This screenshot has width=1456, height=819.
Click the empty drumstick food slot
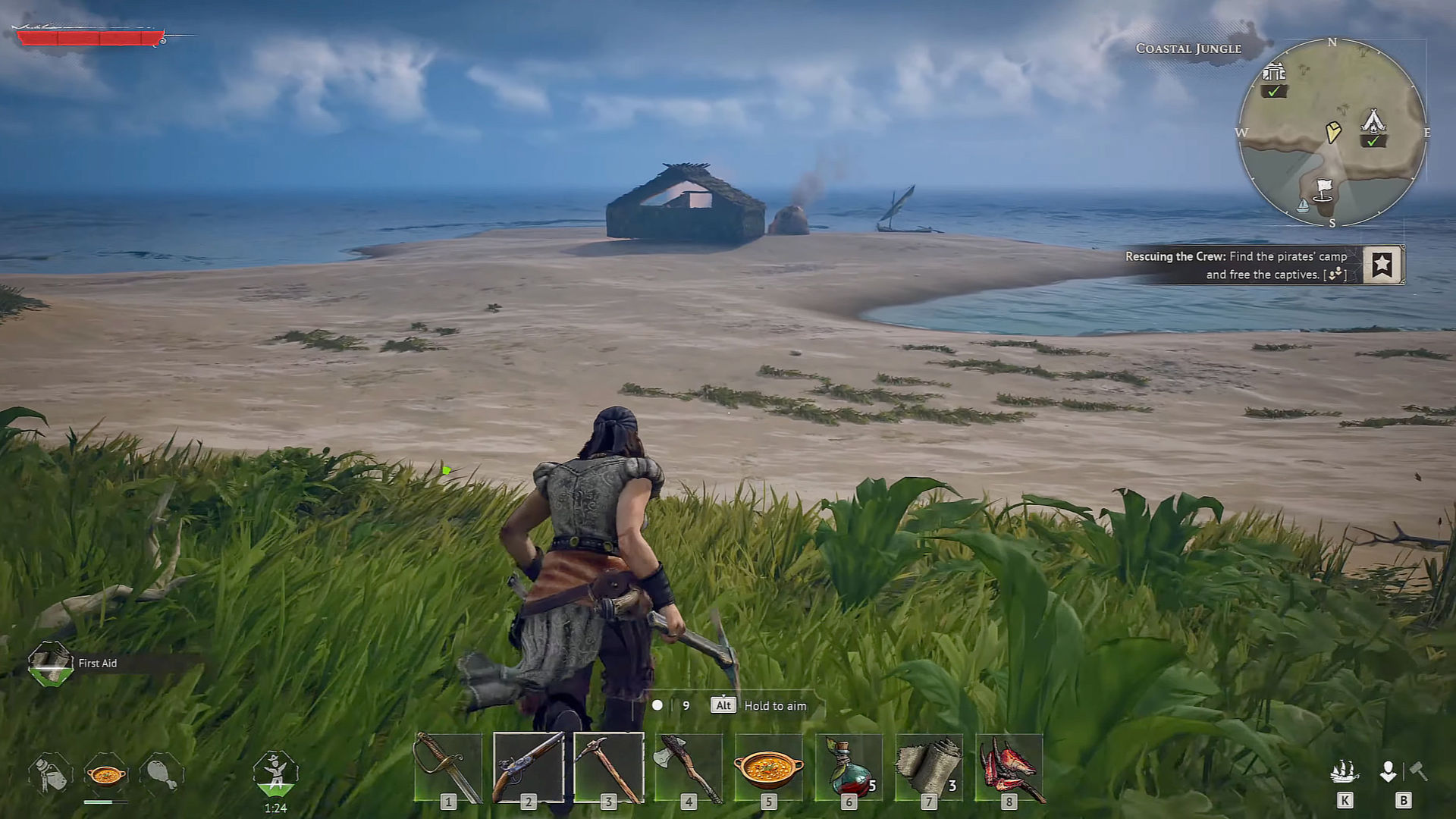point(161,774)
